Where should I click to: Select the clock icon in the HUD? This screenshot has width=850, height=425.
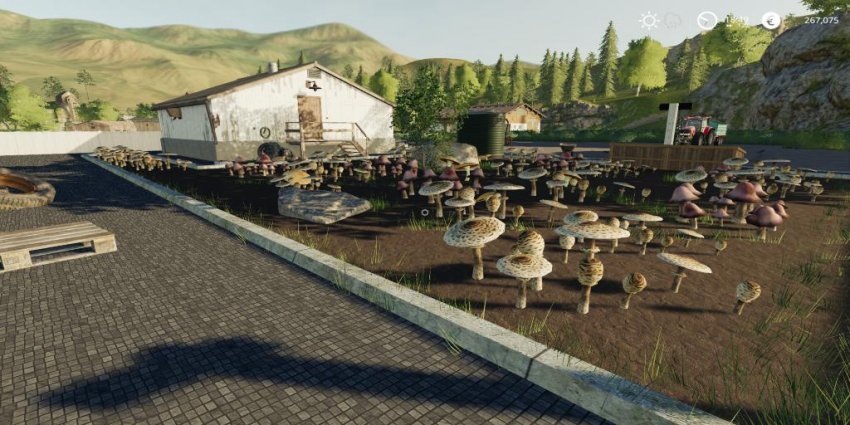point(707,20)
